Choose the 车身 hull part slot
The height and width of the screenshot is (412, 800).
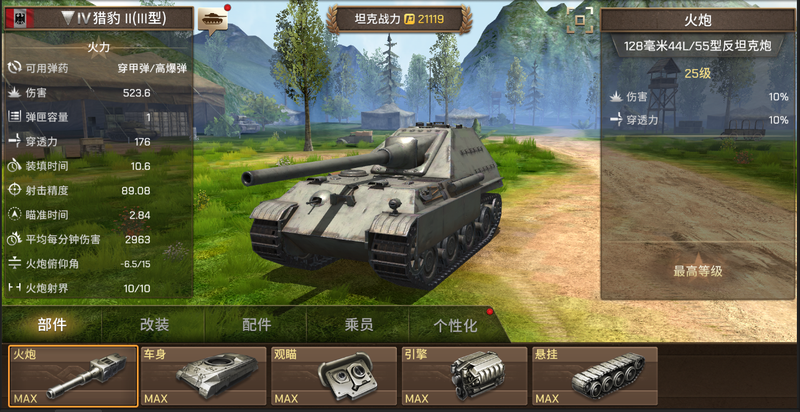click(x=203, y=377)
